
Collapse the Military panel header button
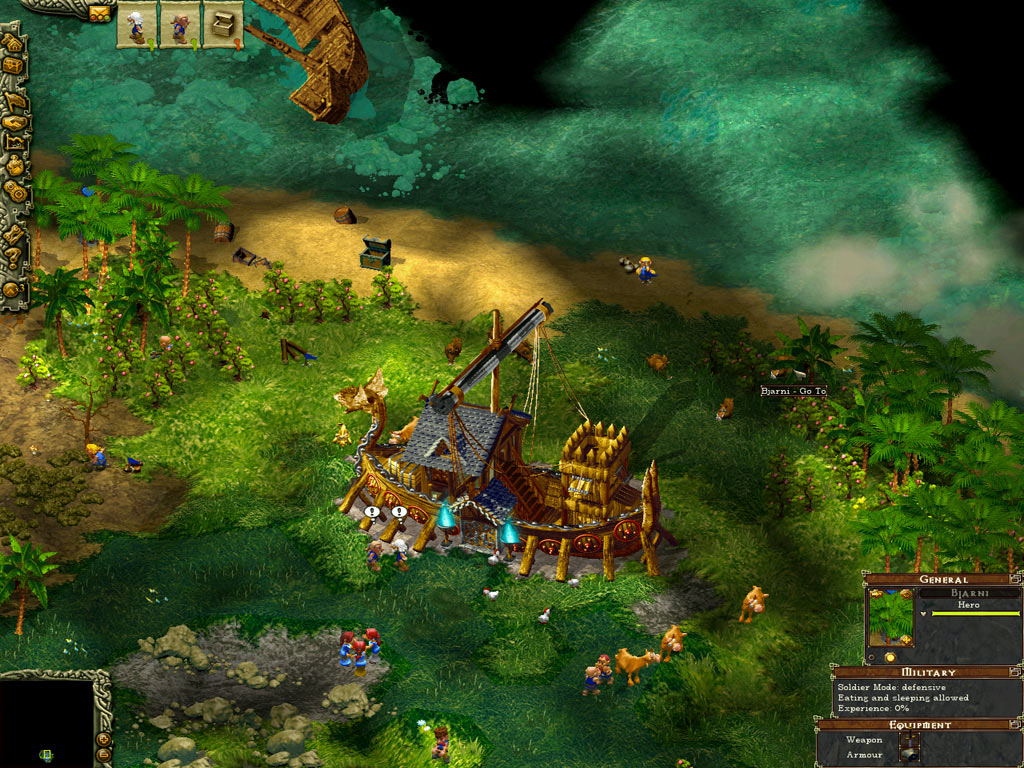pos(1016,672)
